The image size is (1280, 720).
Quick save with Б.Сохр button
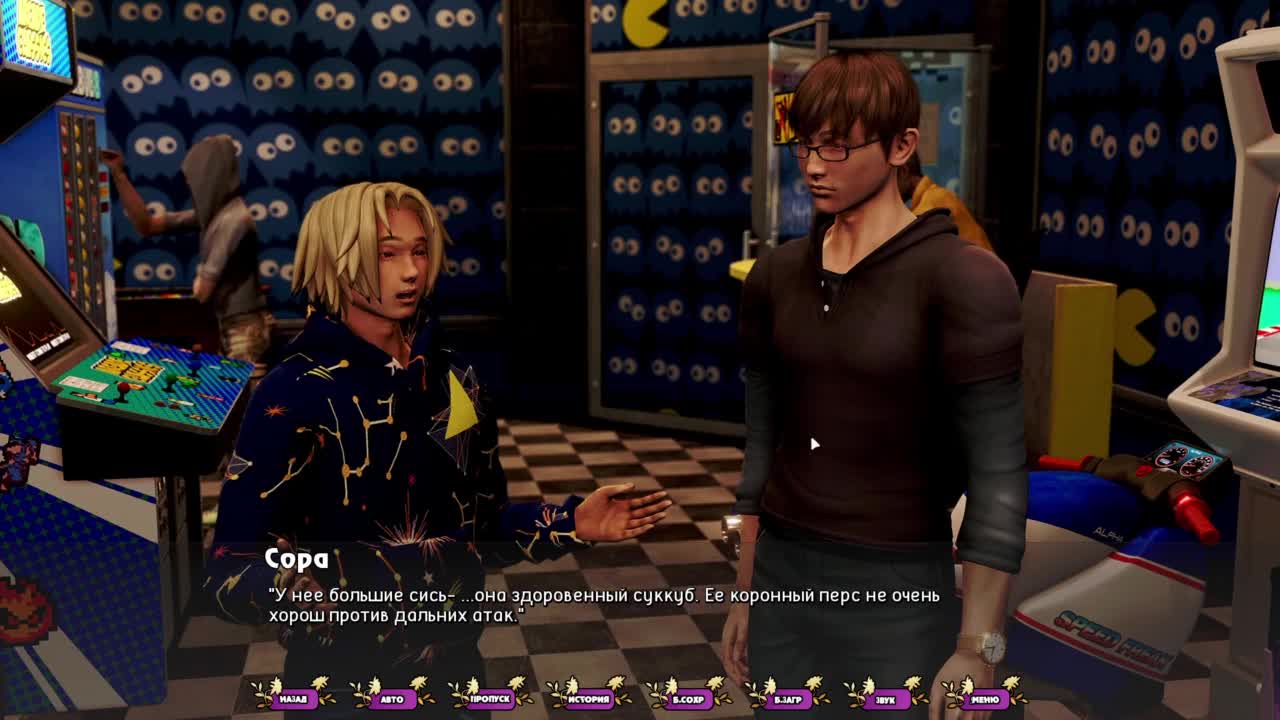click(x=688, y=699)
